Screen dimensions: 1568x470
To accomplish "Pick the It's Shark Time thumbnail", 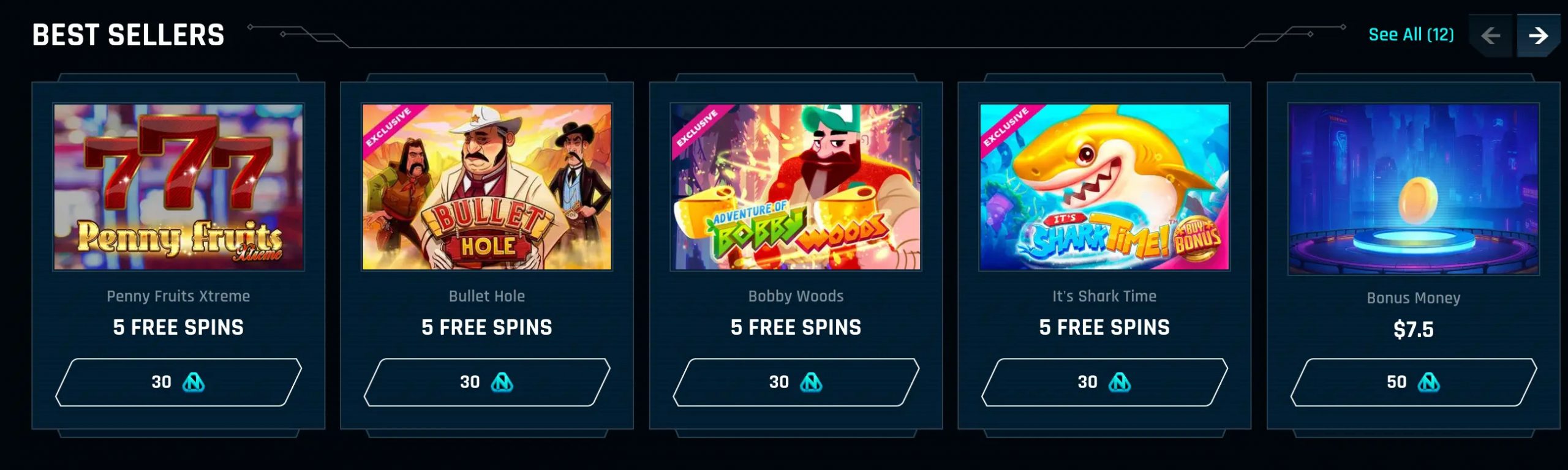I will [x=1104, y=187].
